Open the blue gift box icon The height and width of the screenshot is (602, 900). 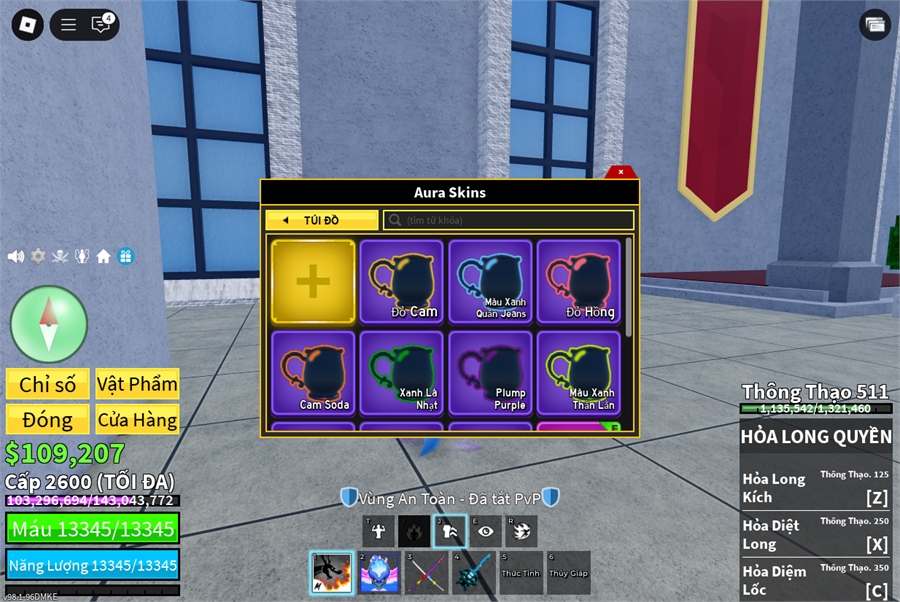point(125,256)
